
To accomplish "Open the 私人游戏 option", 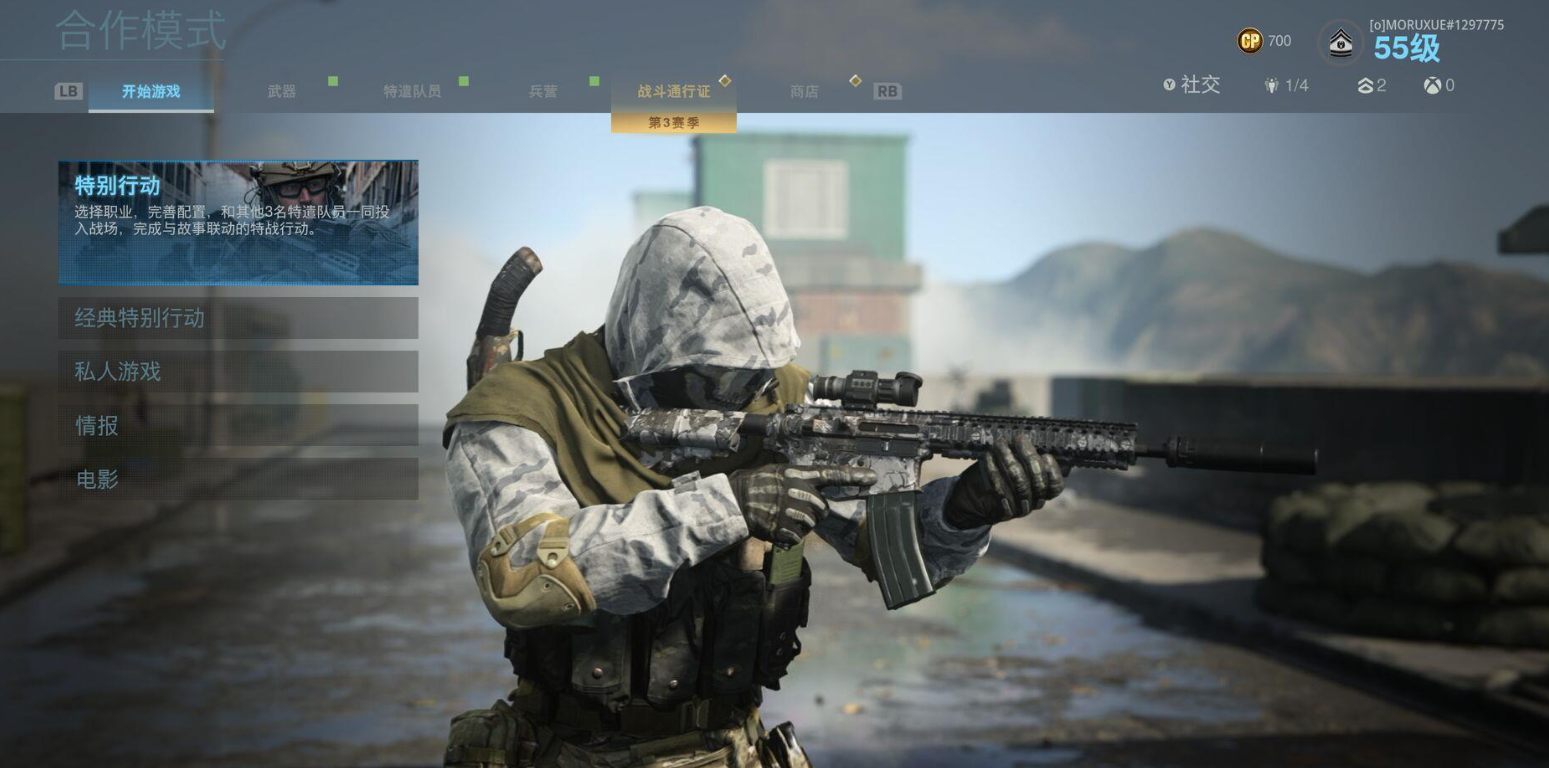I will point(238,372).
